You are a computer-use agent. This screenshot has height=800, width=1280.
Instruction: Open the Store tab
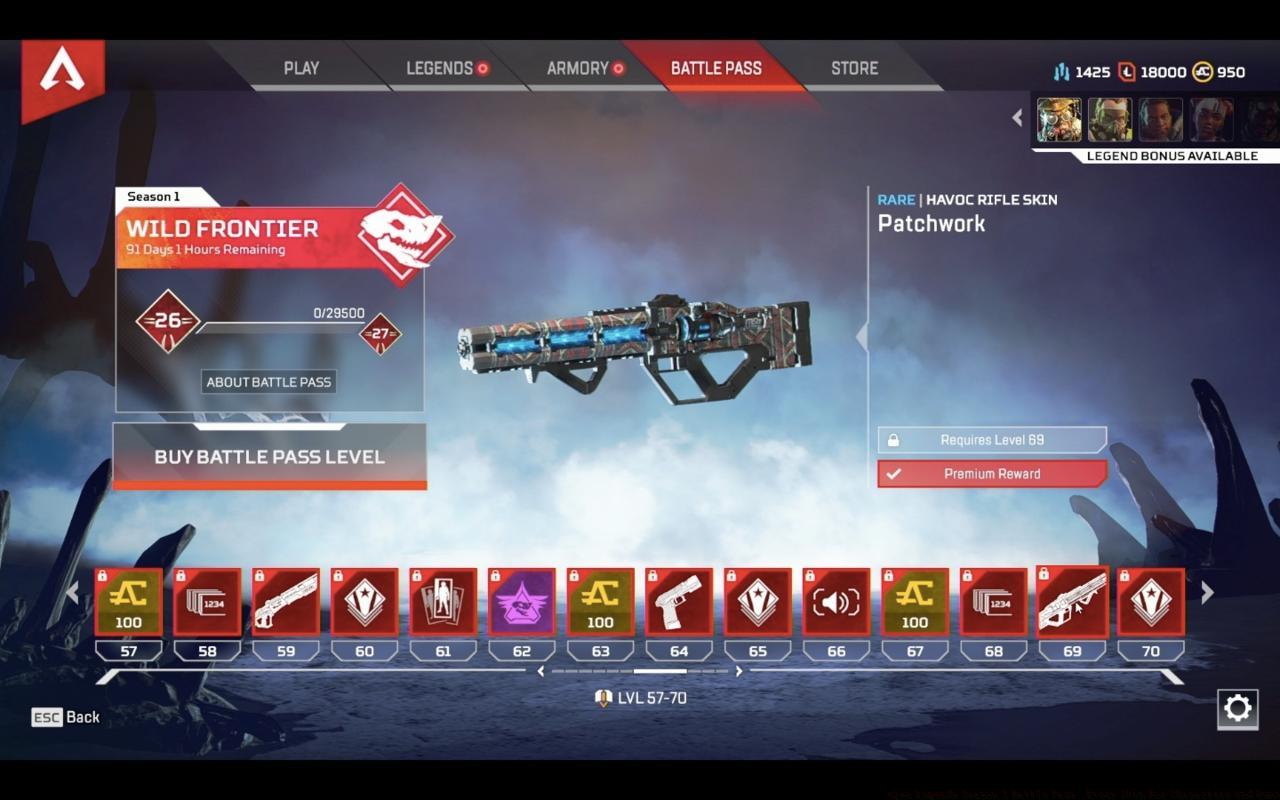(854, 68)
